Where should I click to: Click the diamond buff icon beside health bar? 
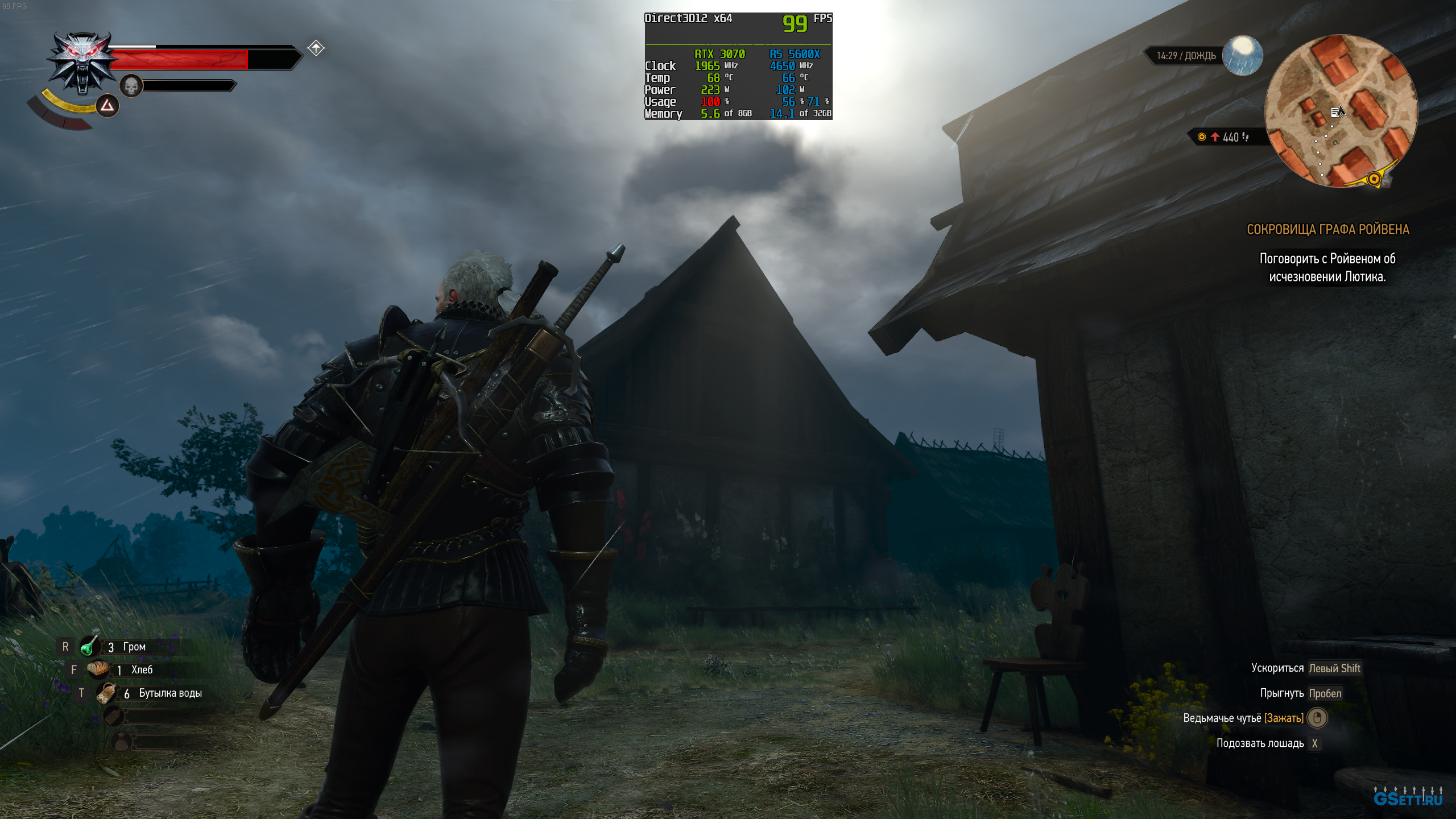(x=316, y=48)
